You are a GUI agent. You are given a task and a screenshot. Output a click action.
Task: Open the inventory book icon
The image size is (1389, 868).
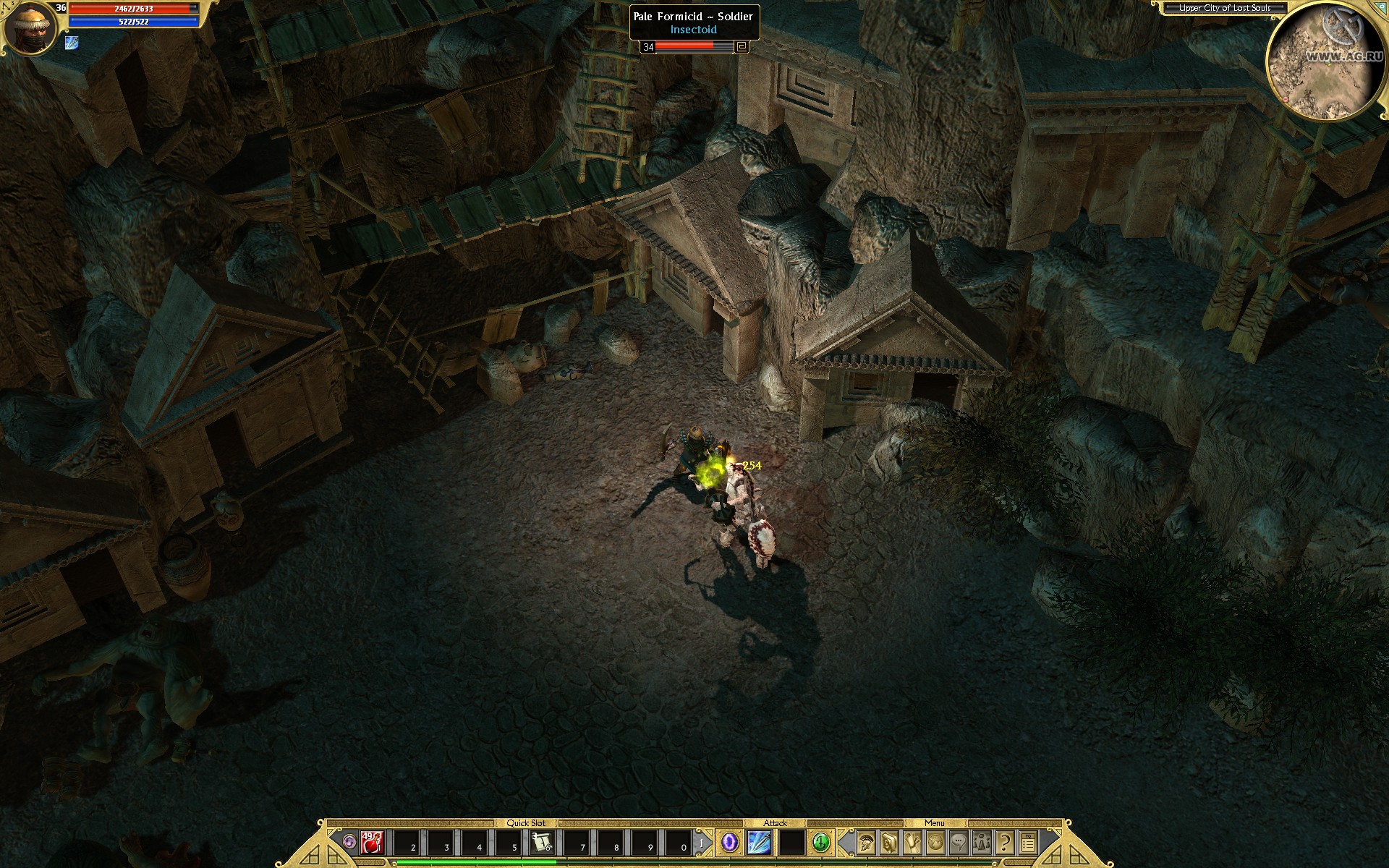(x=888, y=842)
